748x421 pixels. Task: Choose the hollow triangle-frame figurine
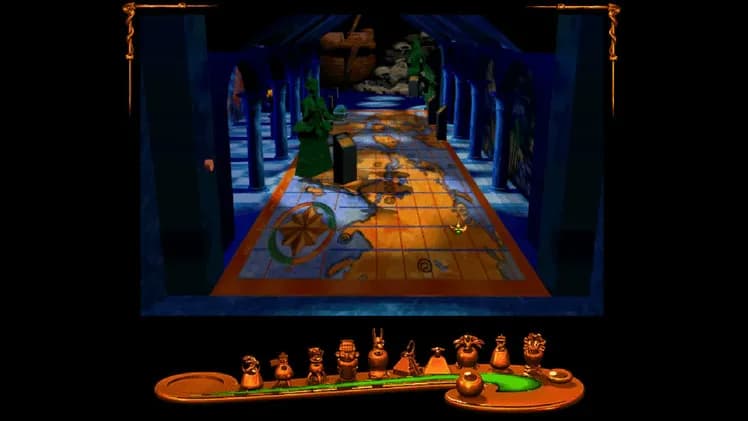tap(407, 359)
